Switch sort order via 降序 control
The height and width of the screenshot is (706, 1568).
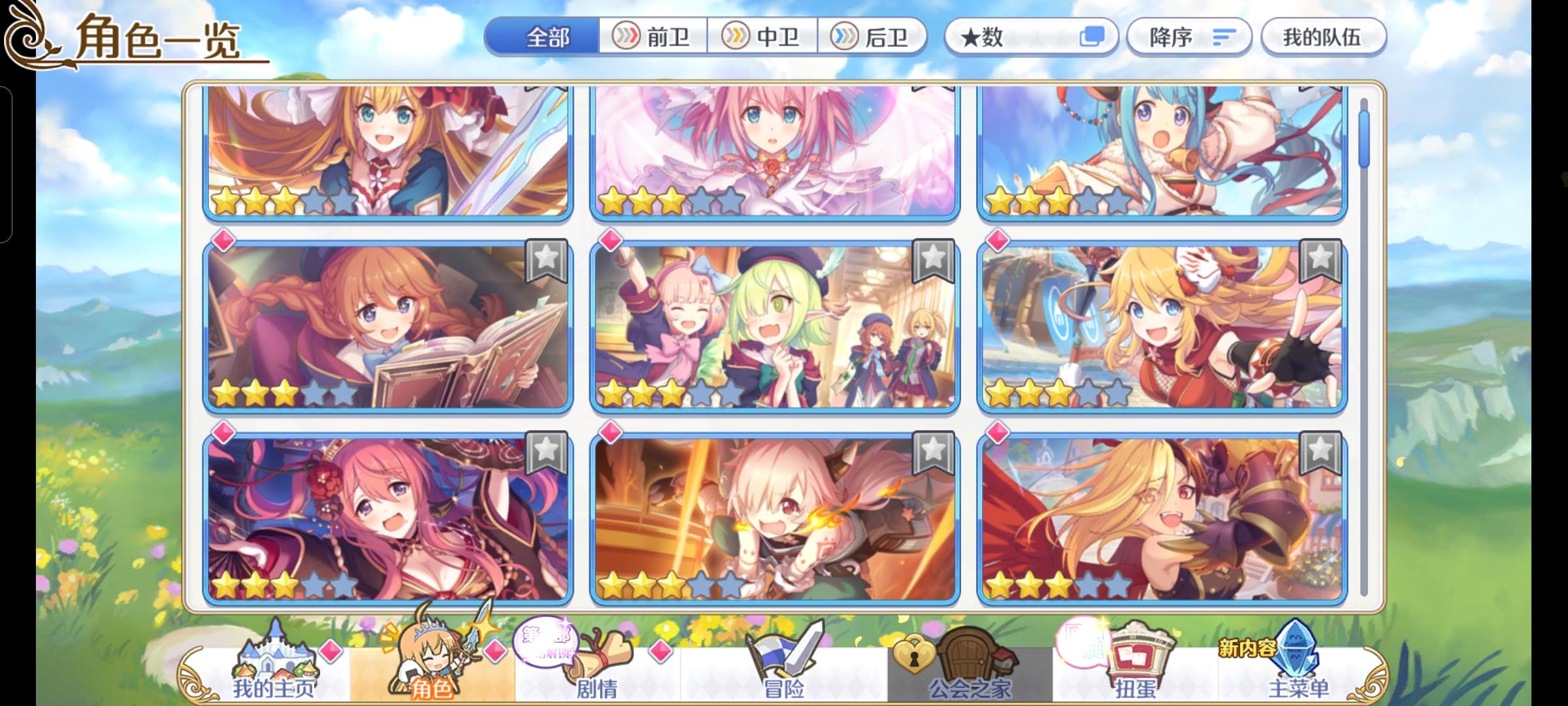1189,37
